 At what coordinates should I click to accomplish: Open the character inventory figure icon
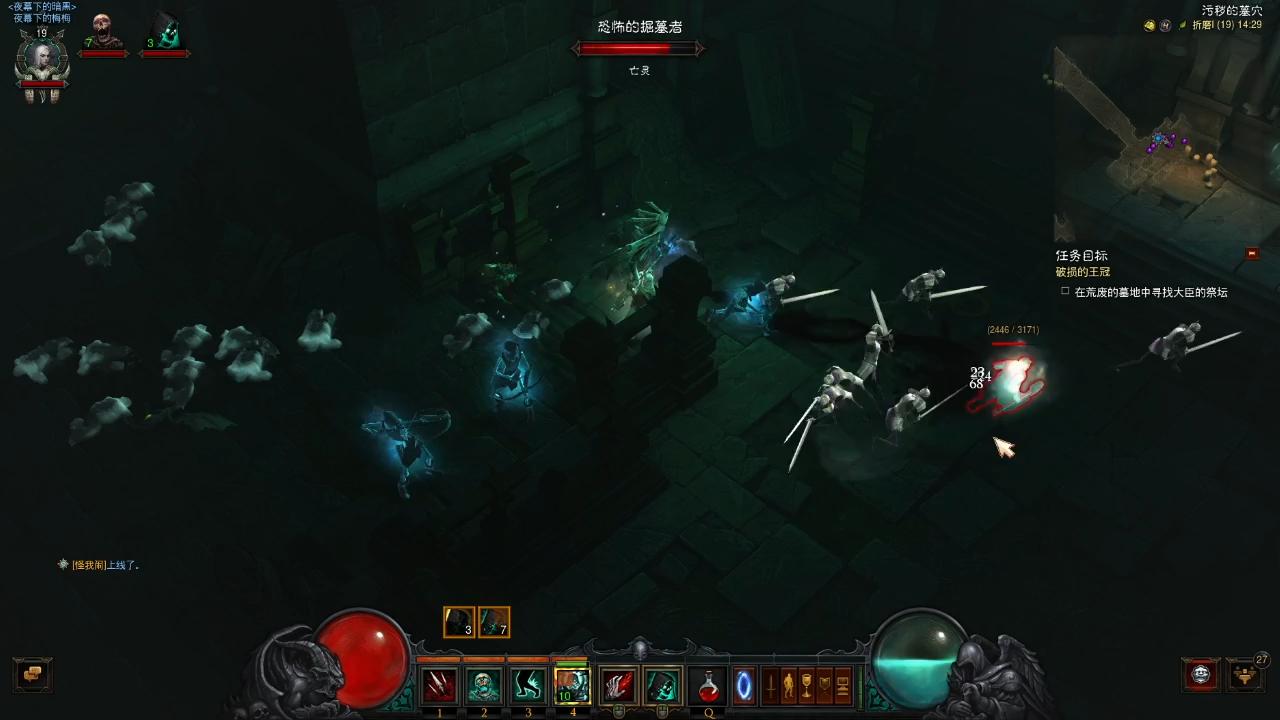pyautogui.click(x=789, y=686)
